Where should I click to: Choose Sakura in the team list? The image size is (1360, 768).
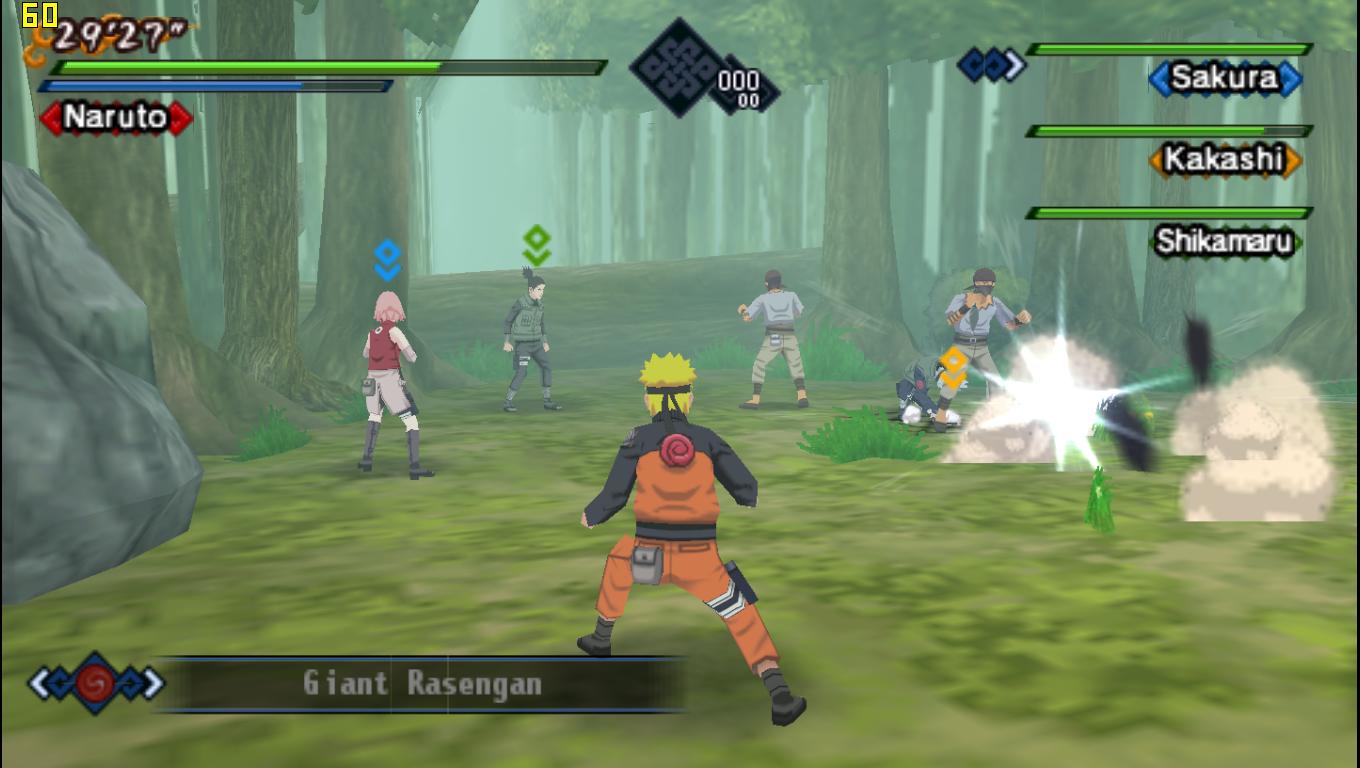pos(1224,78)
